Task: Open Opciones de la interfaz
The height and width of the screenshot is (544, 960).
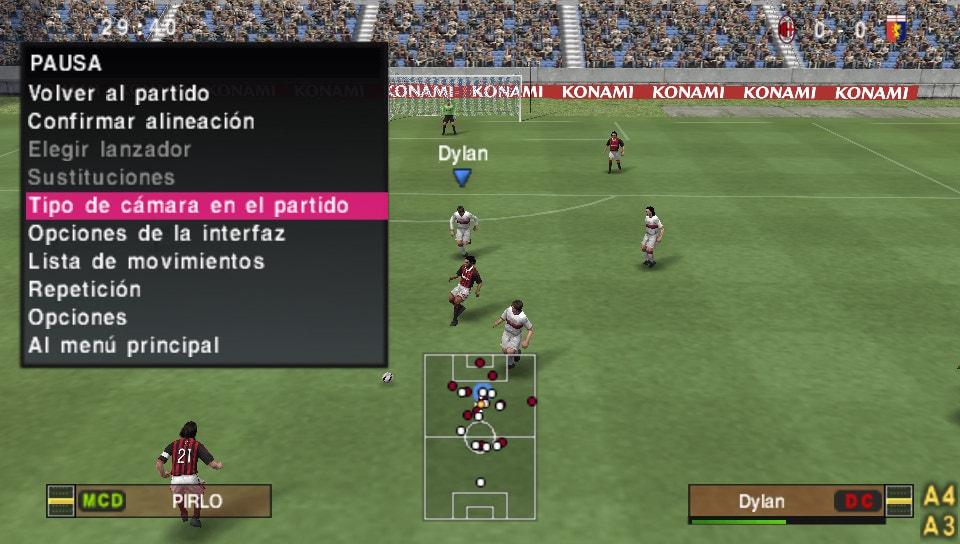Action: [x=157, y=234]
